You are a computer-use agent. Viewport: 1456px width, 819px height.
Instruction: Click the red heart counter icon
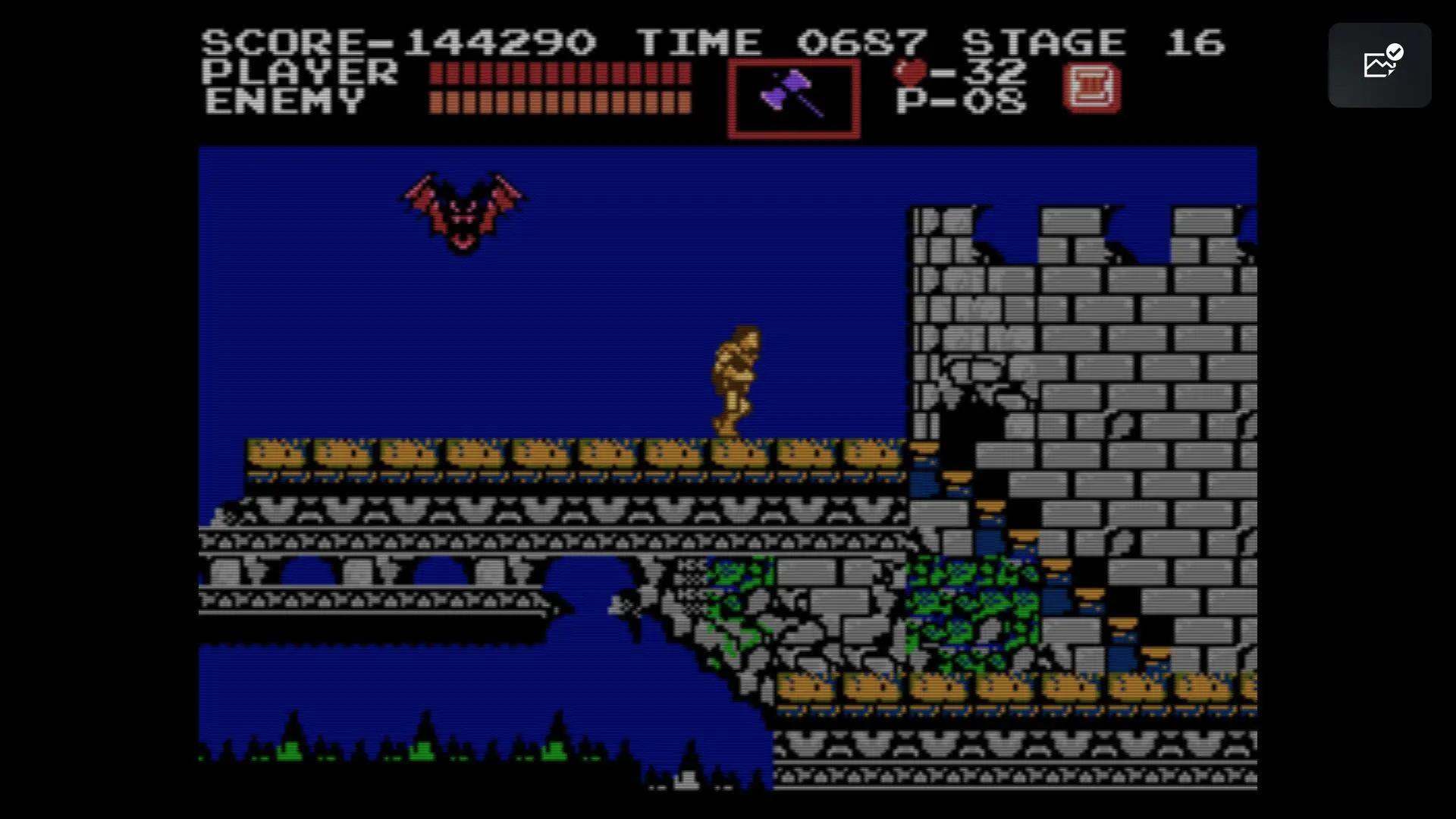coord(912,72)
